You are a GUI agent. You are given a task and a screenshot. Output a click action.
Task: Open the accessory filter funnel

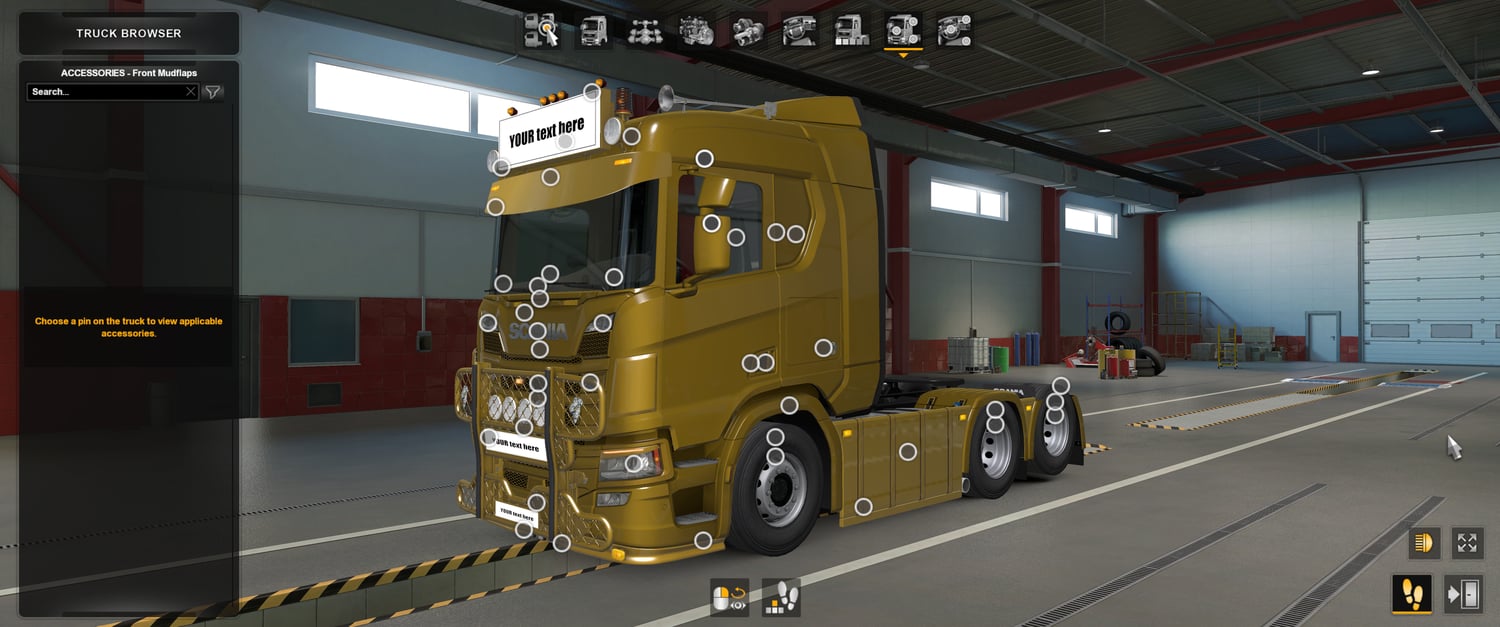[x=213, y=92]
